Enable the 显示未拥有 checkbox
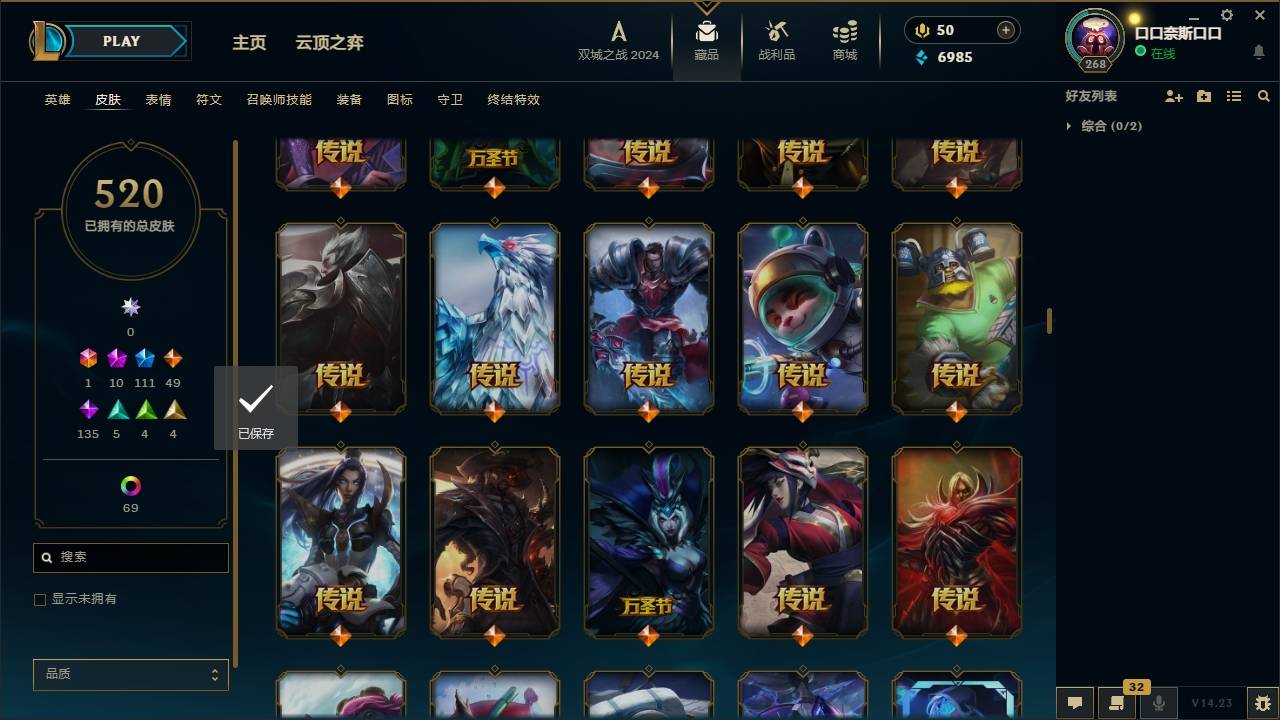 tap(39, 599)
